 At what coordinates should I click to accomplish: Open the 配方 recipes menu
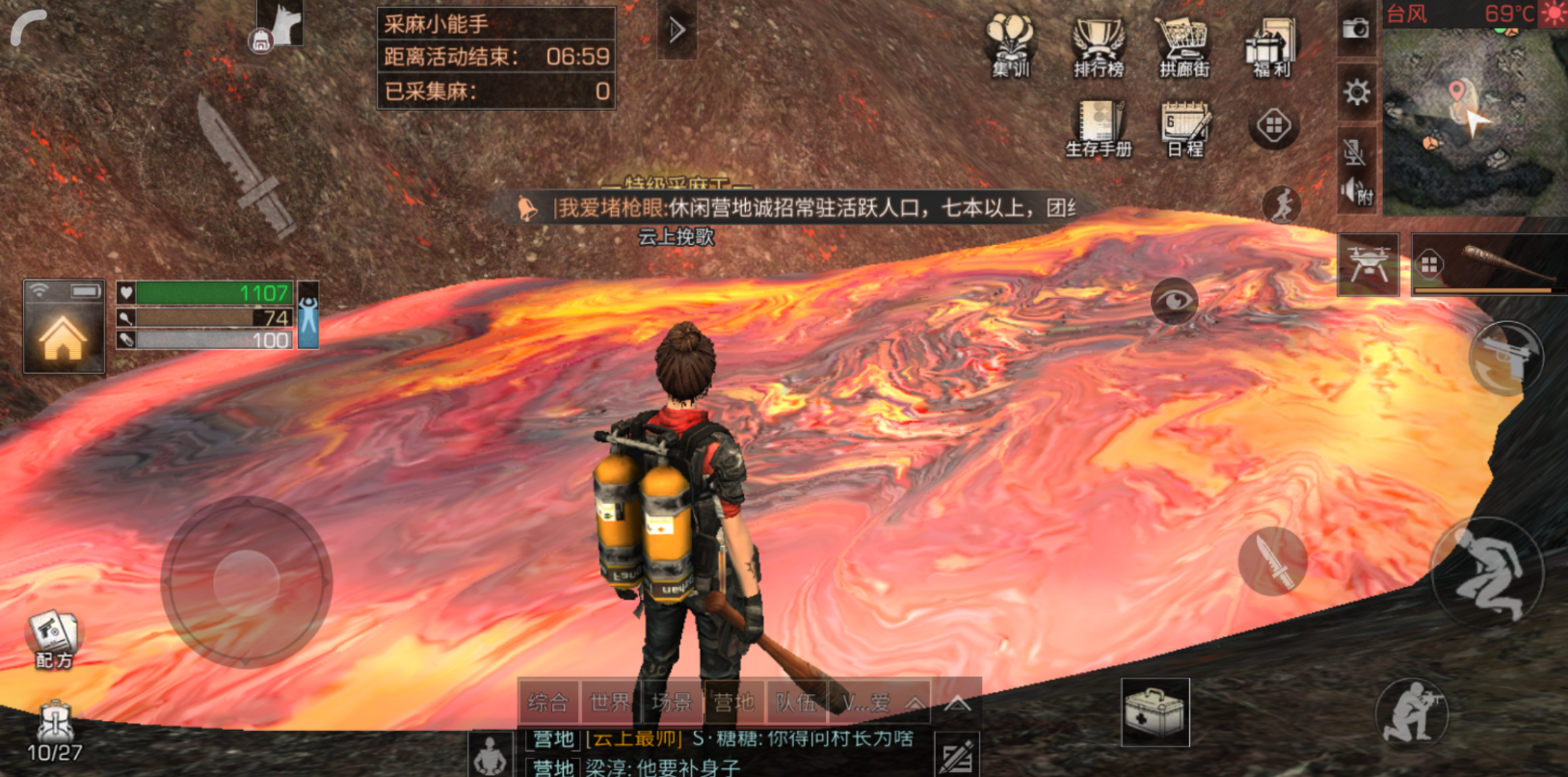[54, 639]
